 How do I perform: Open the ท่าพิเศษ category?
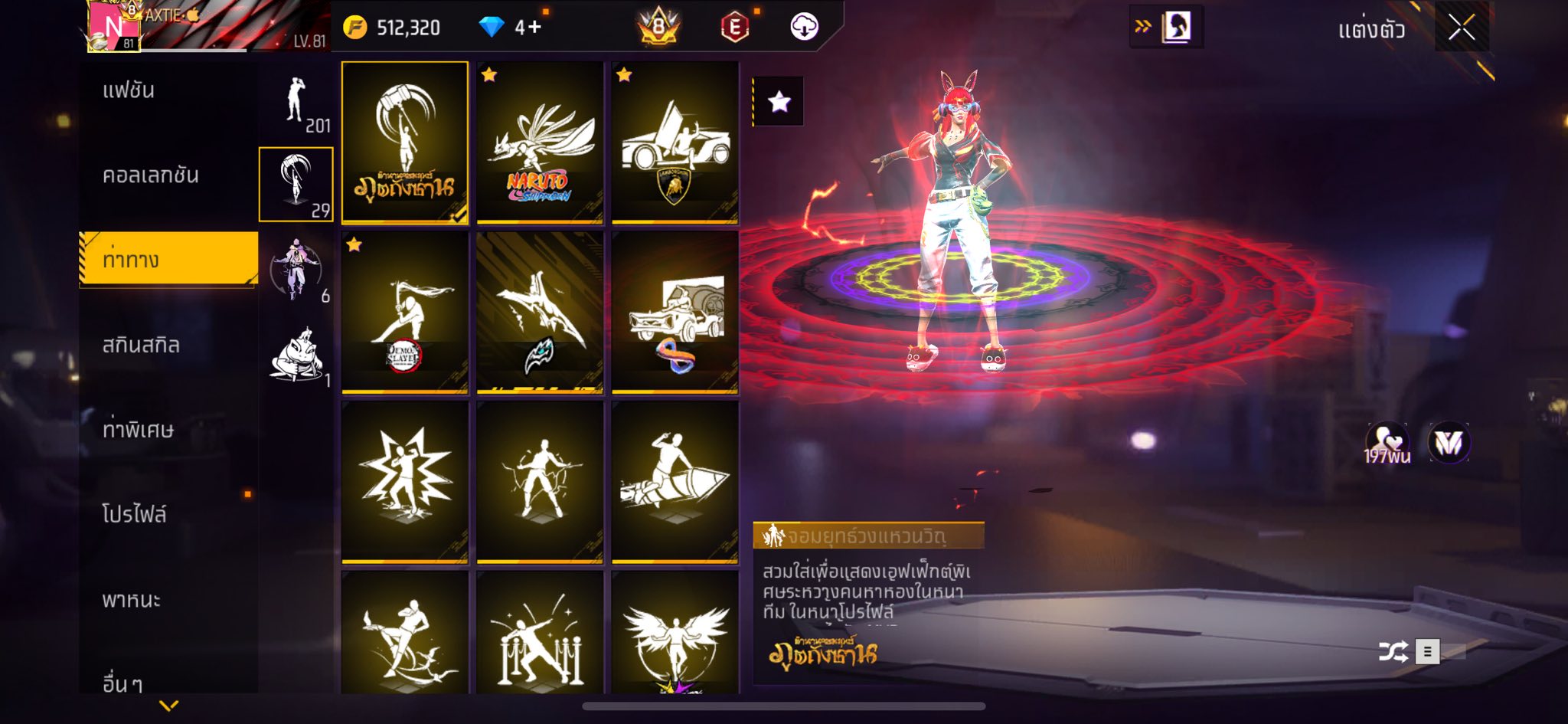coord(138,430)
